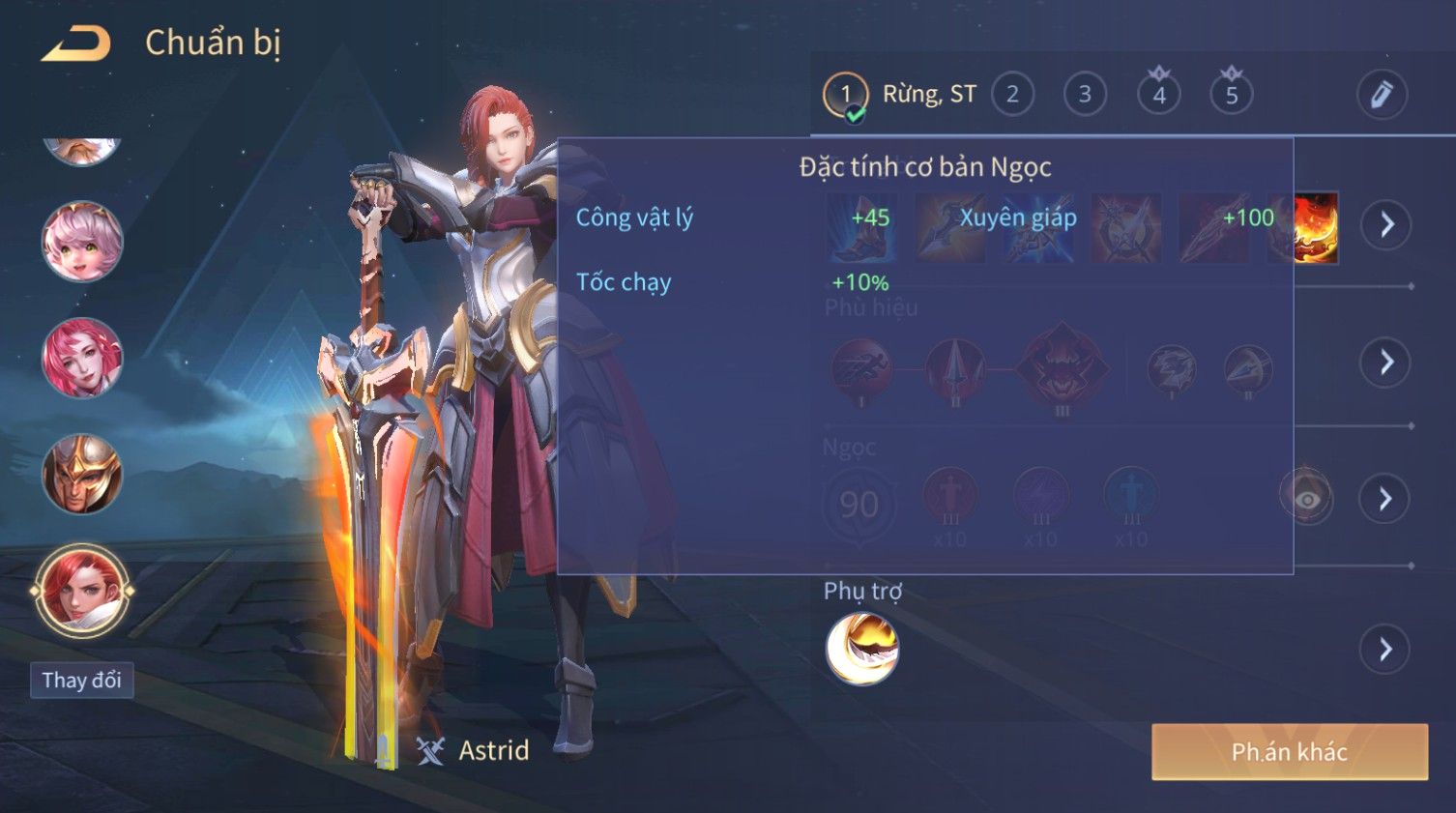This screenshot has height=813, width=1456.
Task: Select the Astrid hero portrait
Action: point(82,591)
